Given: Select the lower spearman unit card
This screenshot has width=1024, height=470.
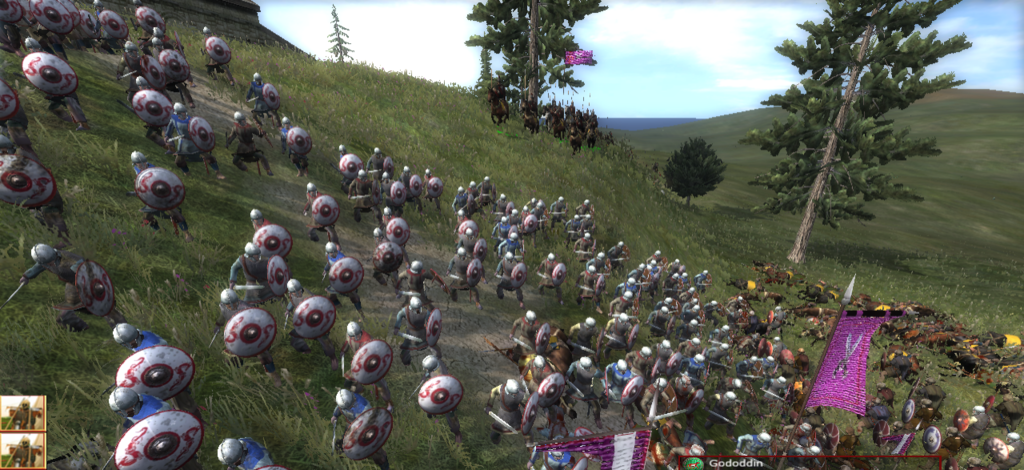Looking at the screenshot, I should (x=22, y=451).
